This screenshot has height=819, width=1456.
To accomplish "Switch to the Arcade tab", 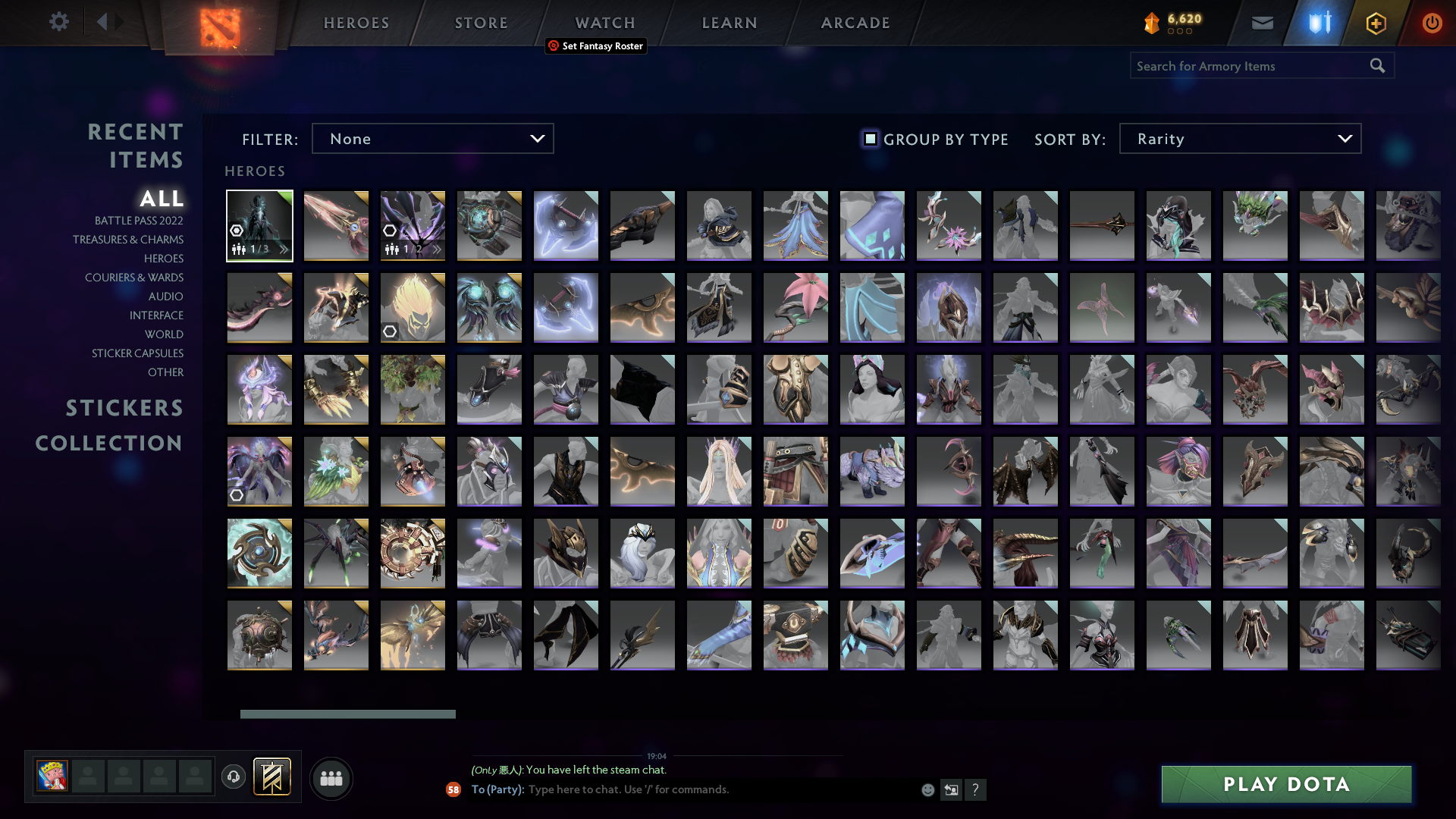I will tap(854, 23).
